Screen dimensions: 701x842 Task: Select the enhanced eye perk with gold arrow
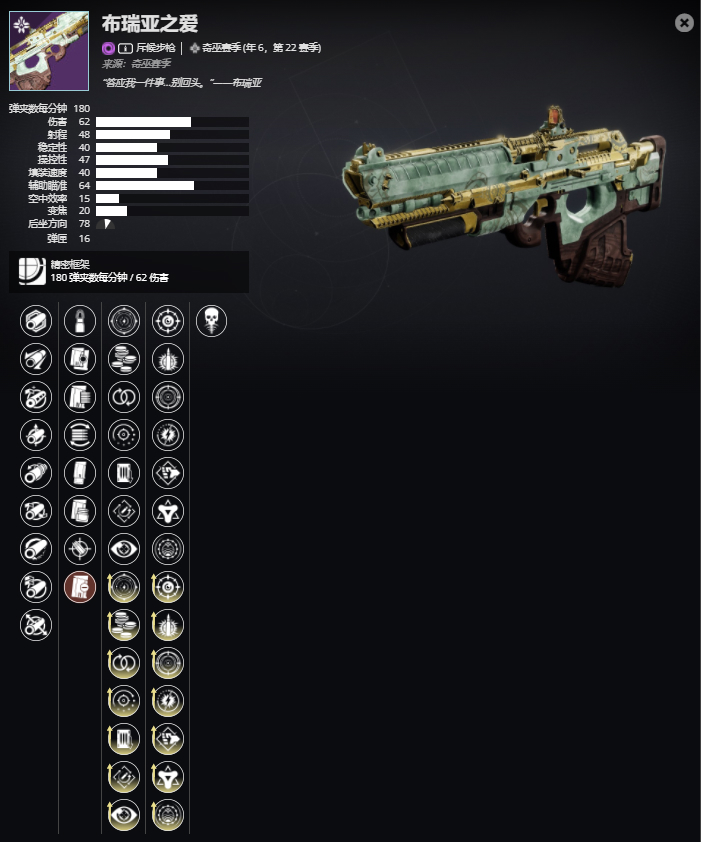click(x=124, y=815)
